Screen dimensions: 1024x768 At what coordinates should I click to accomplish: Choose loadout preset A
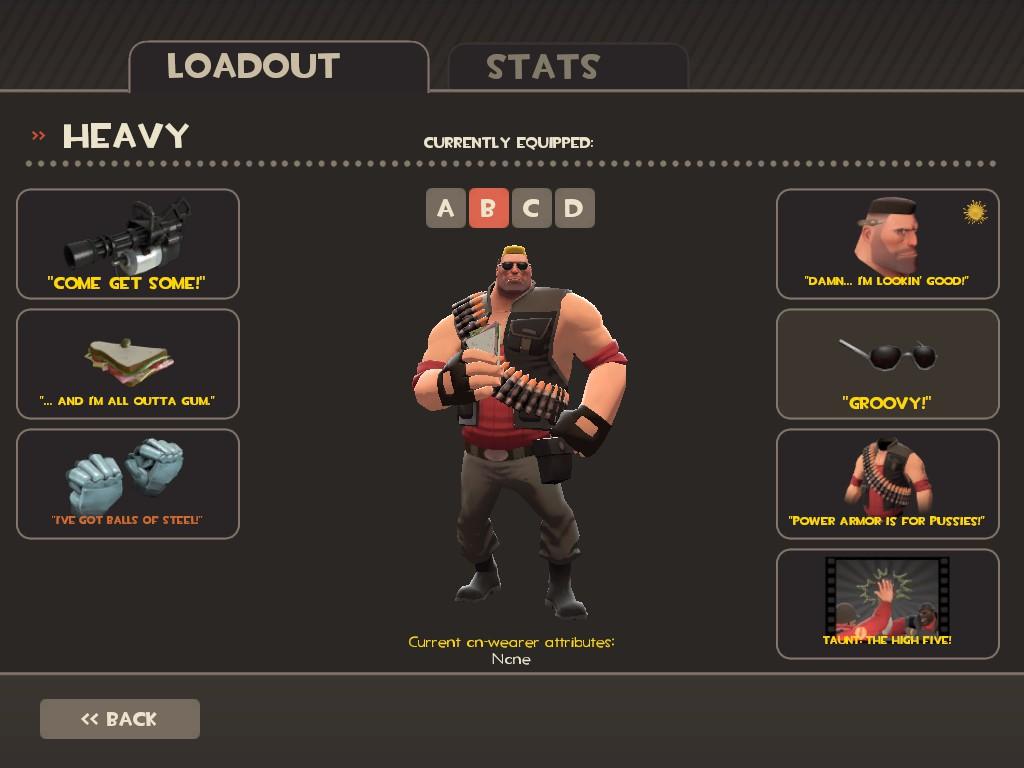point(446,208)
